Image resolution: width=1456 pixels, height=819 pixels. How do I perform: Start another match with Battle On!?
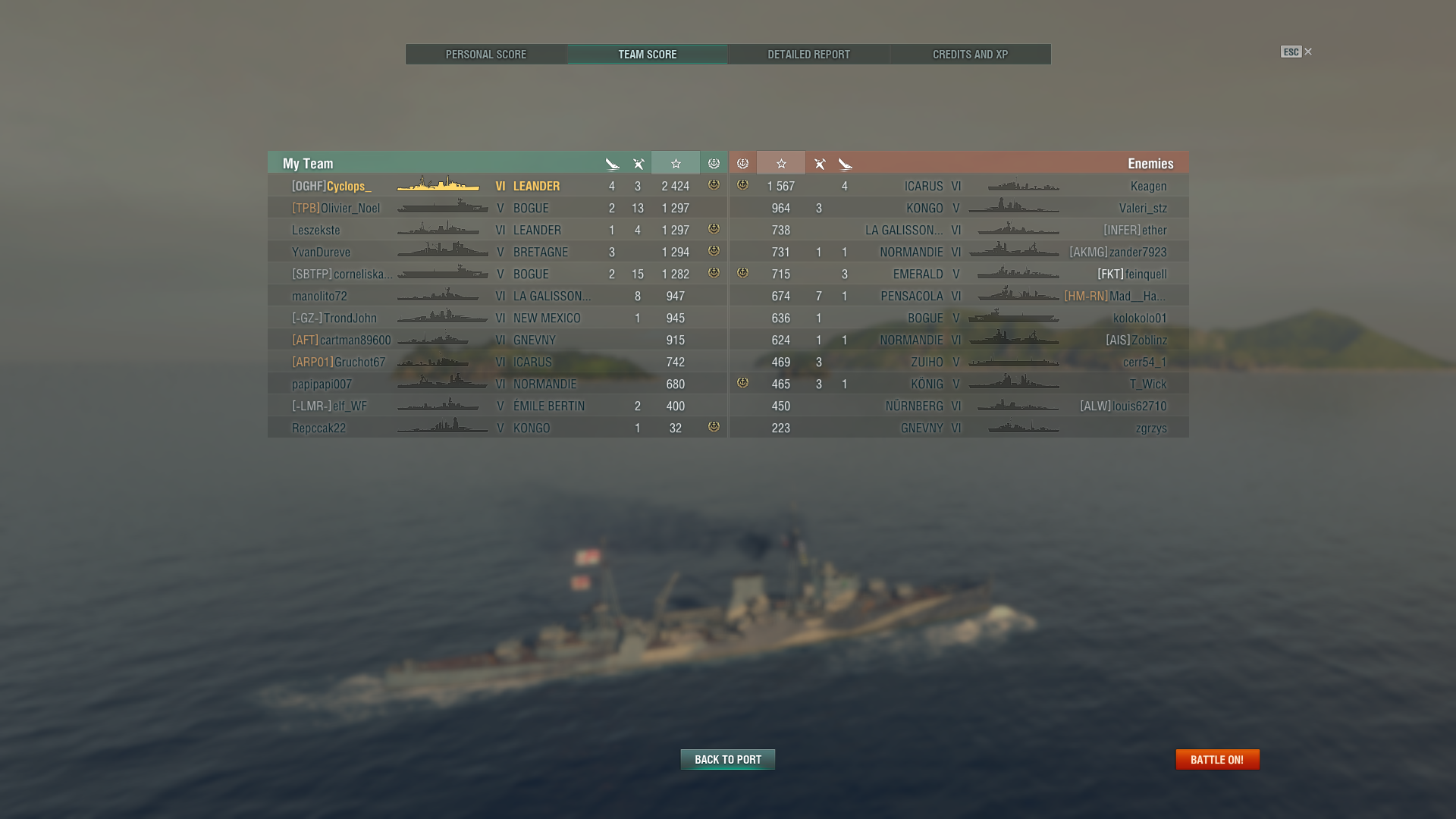(1217, 759)
